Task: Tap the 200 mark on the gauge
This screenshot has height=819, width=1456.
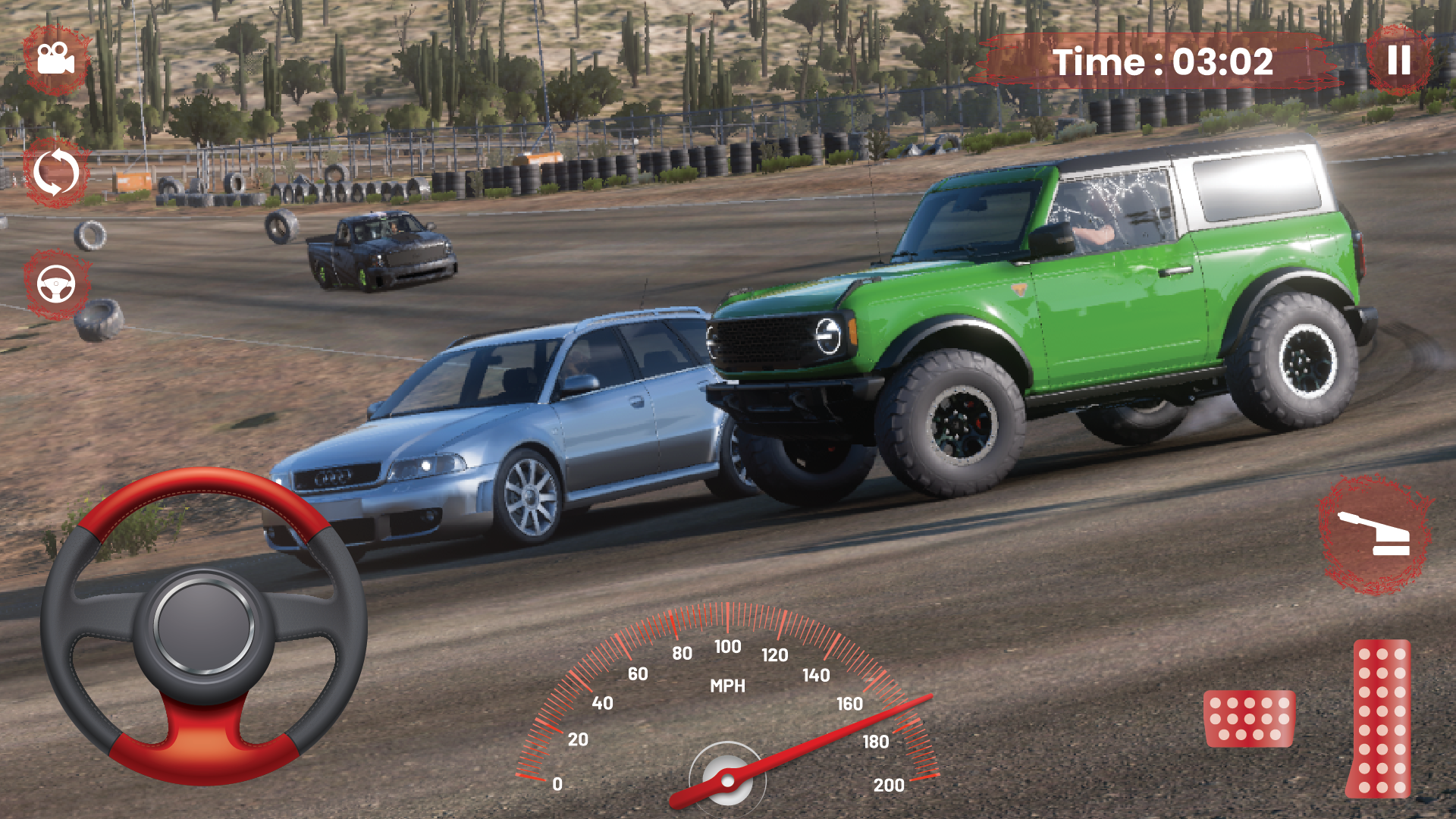Action: click(889, 786)
